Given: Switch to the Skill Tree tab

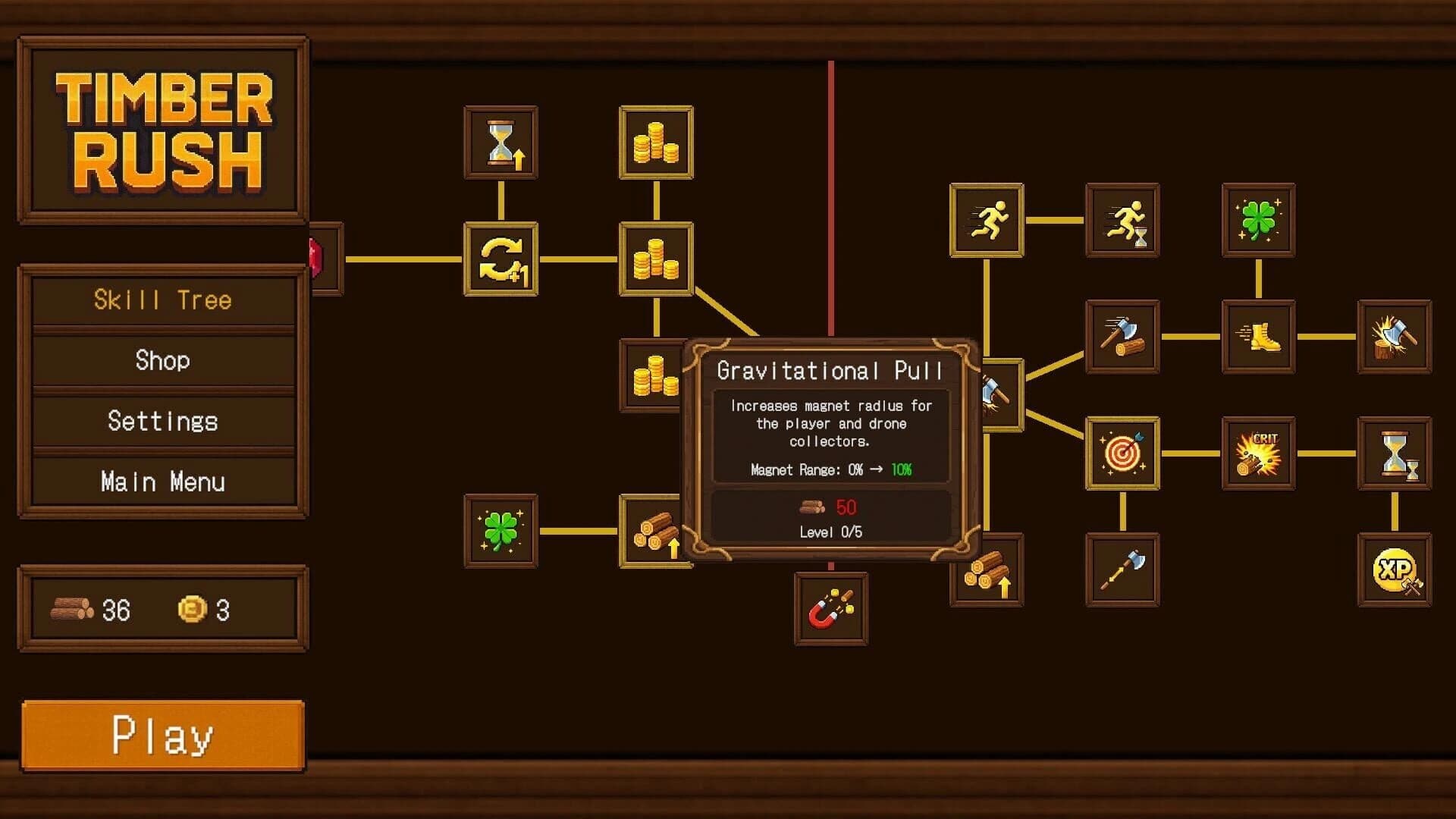Looking at the screenshot, I should click(162, 300).
